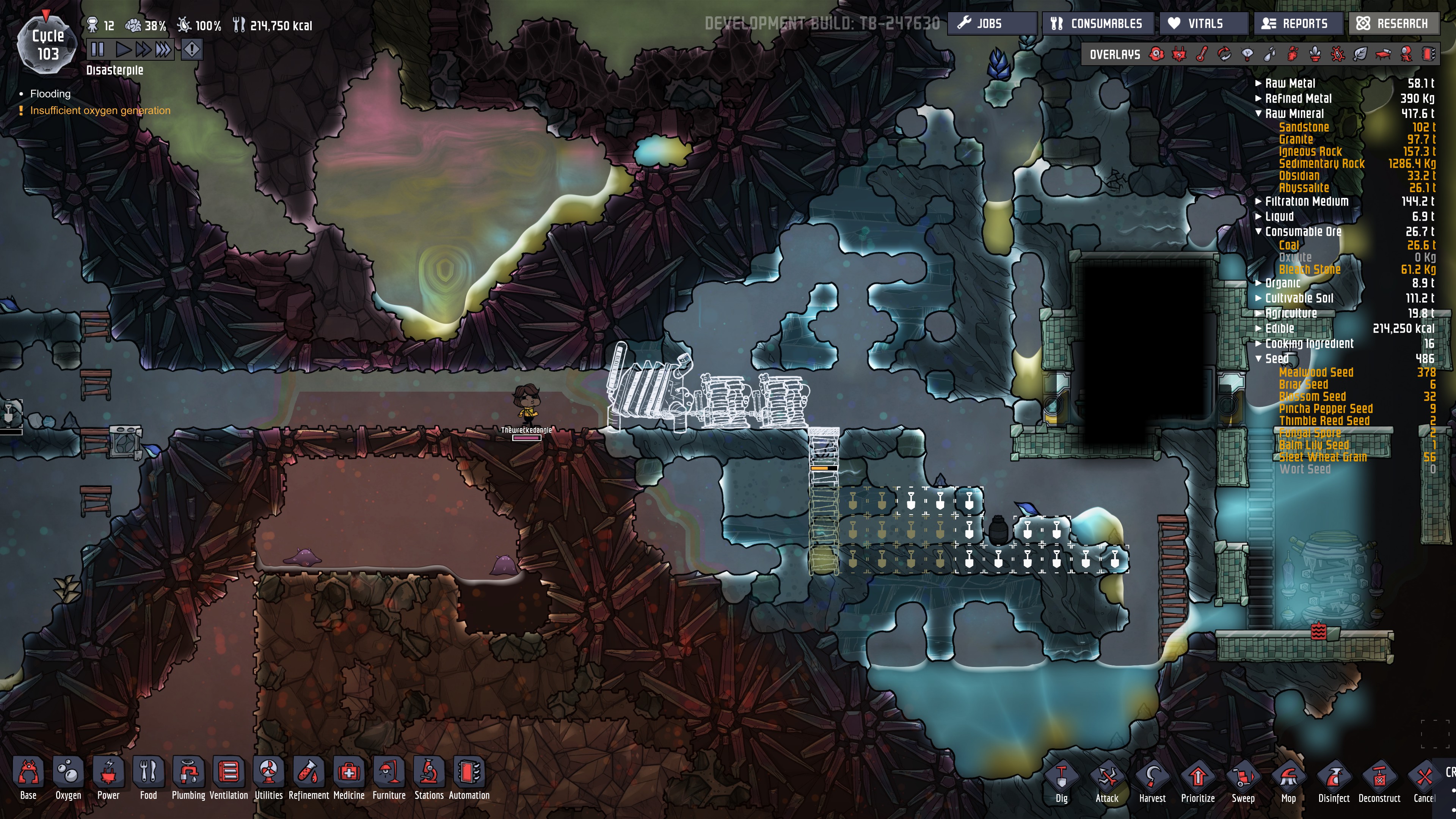The height and width of the screenshot is (819, 1456).
Task: Open the Reports screen
Action: [x=1297, y=24]
